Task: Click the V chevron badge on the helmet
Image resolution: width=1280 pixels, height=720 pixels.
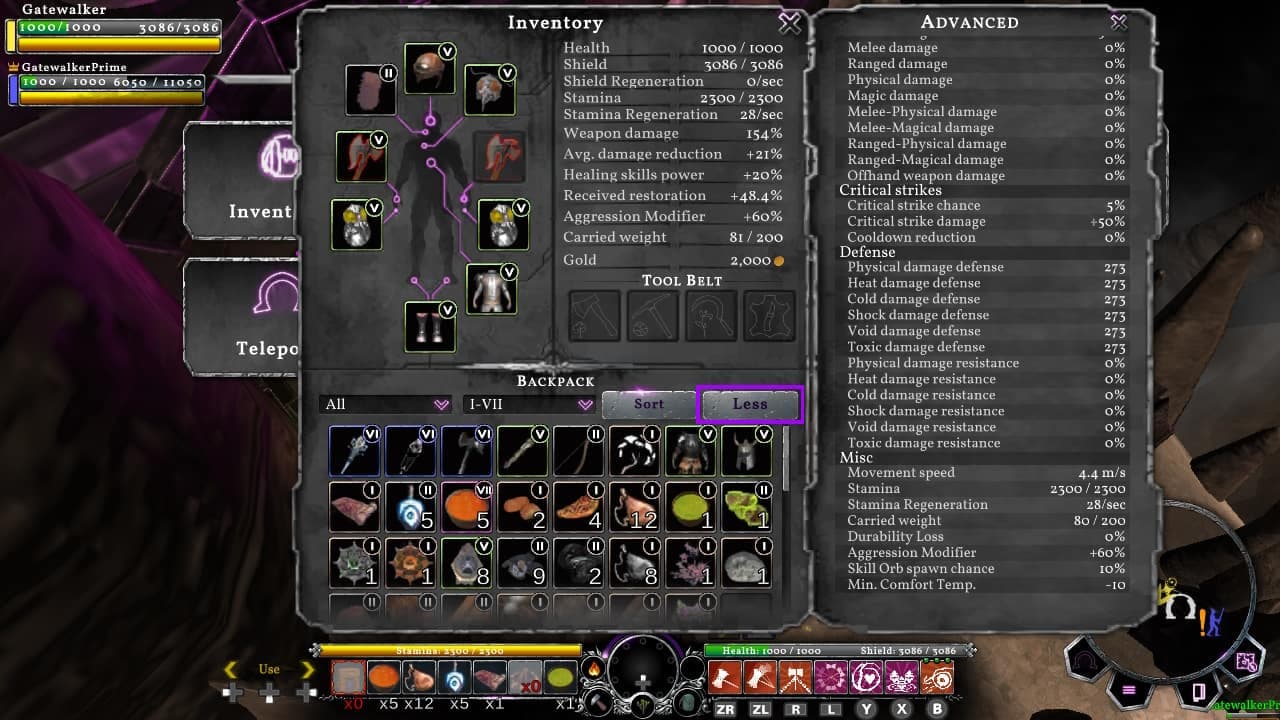Action: tap(449, 49)
